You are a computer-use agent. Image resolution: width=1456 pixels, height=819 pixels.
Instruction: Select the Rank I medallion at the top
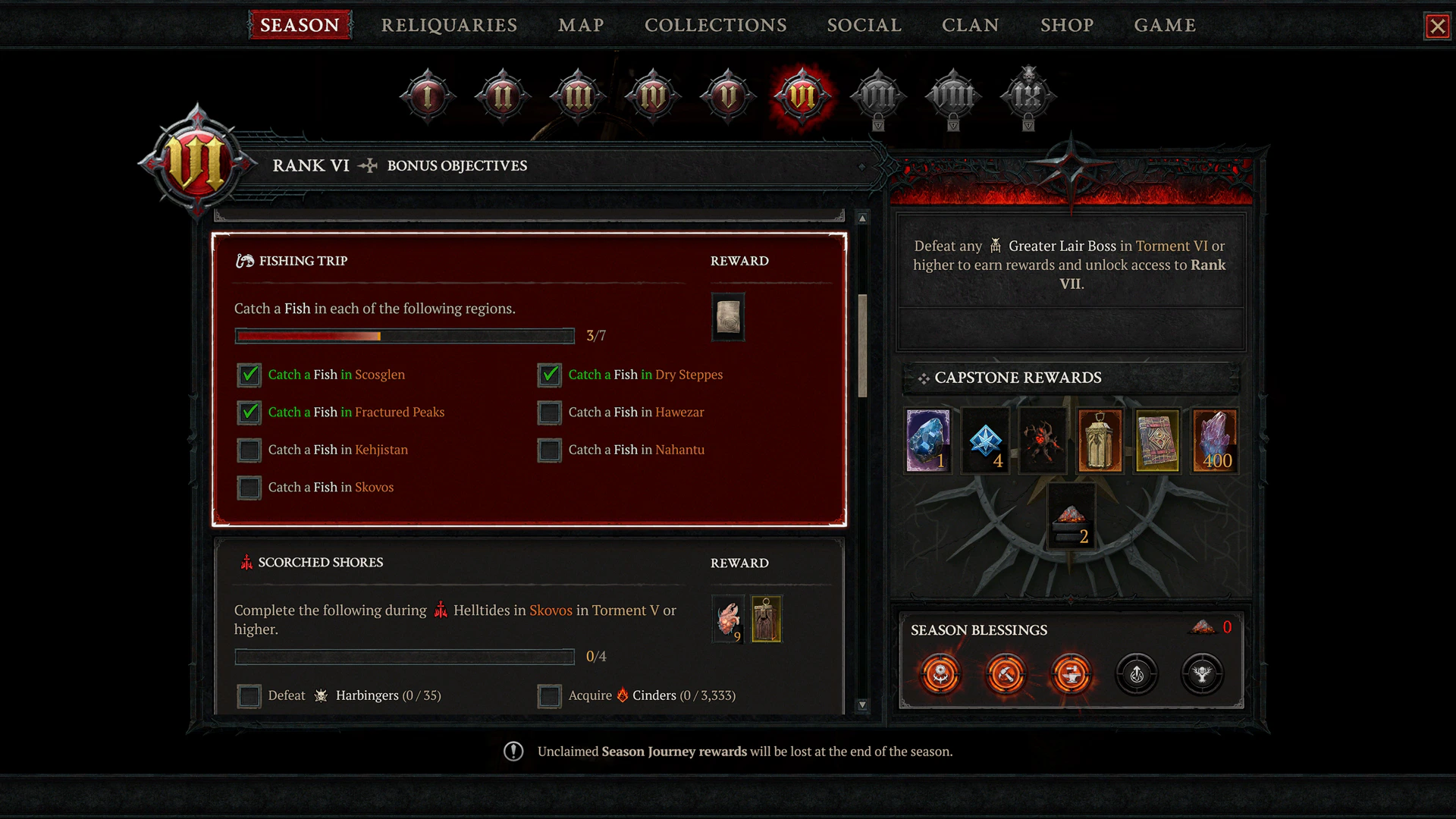427,96
